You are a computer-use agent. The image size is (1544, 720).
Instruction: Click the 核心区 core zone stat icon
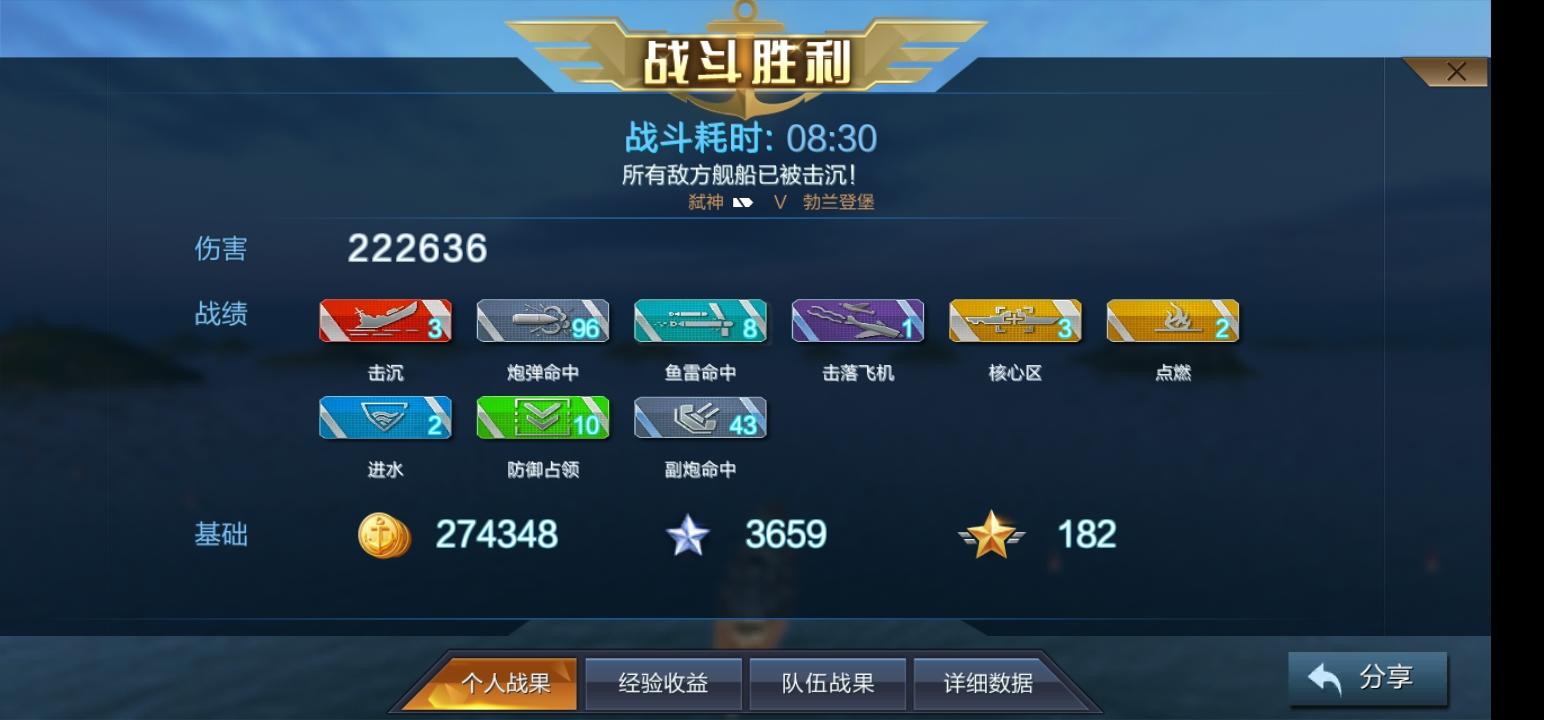tap(1016, 320)
